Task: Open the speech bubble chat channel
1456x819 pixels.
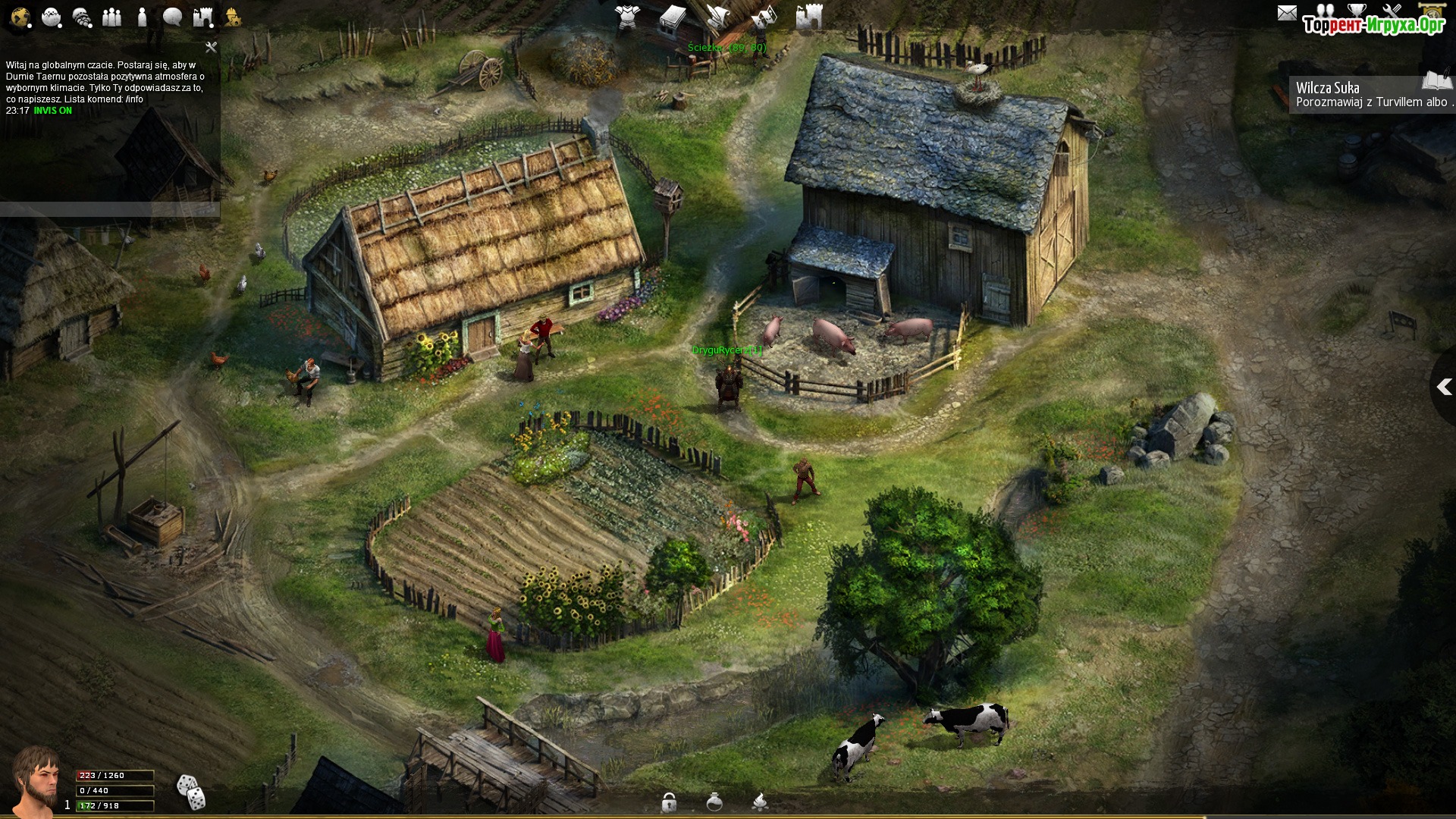Action: point(172,17)
